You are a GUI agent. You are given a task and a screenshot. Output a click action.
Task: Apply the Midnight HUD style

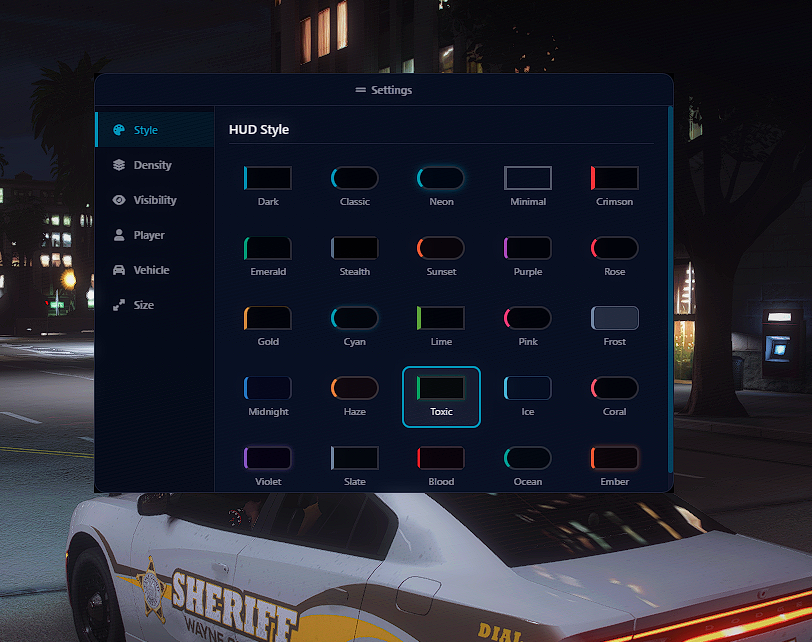268,396
